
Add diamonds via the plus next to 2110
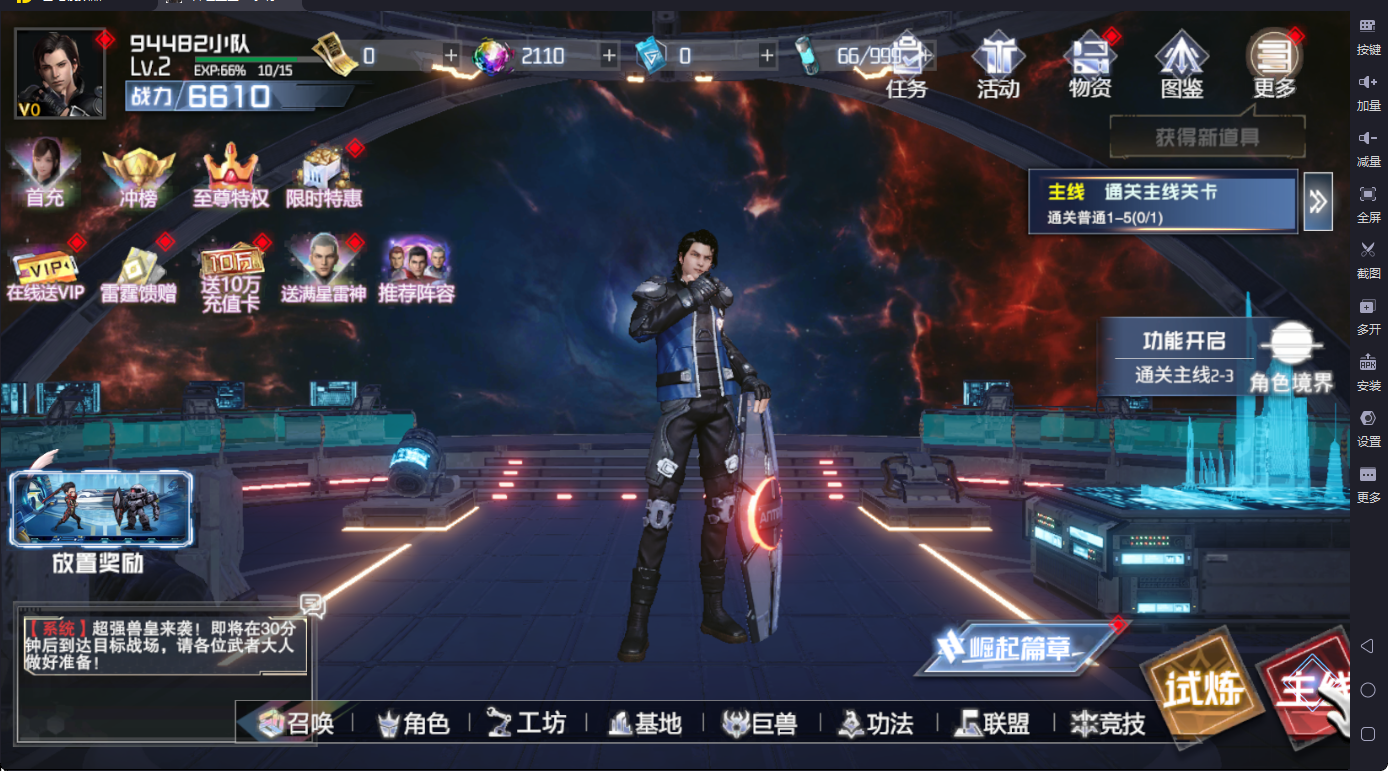(x=610, y=57)
